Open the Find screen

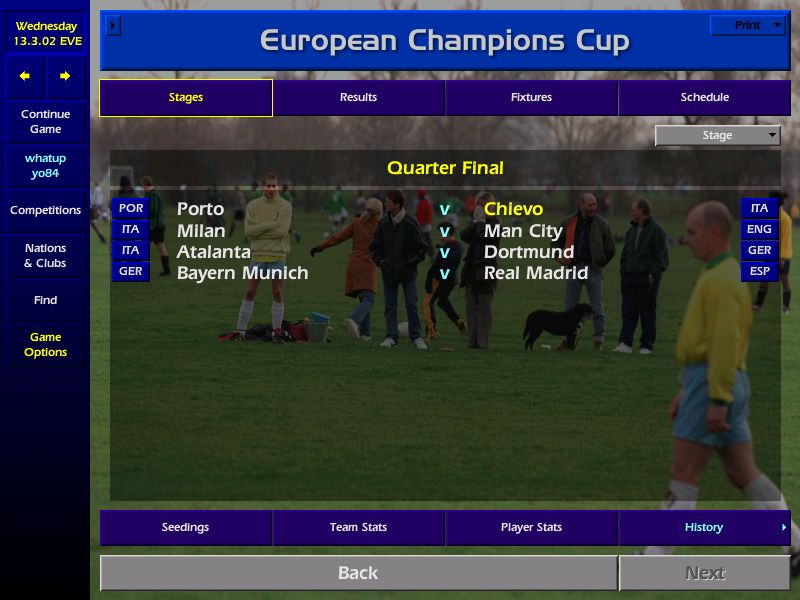[45, 300]
